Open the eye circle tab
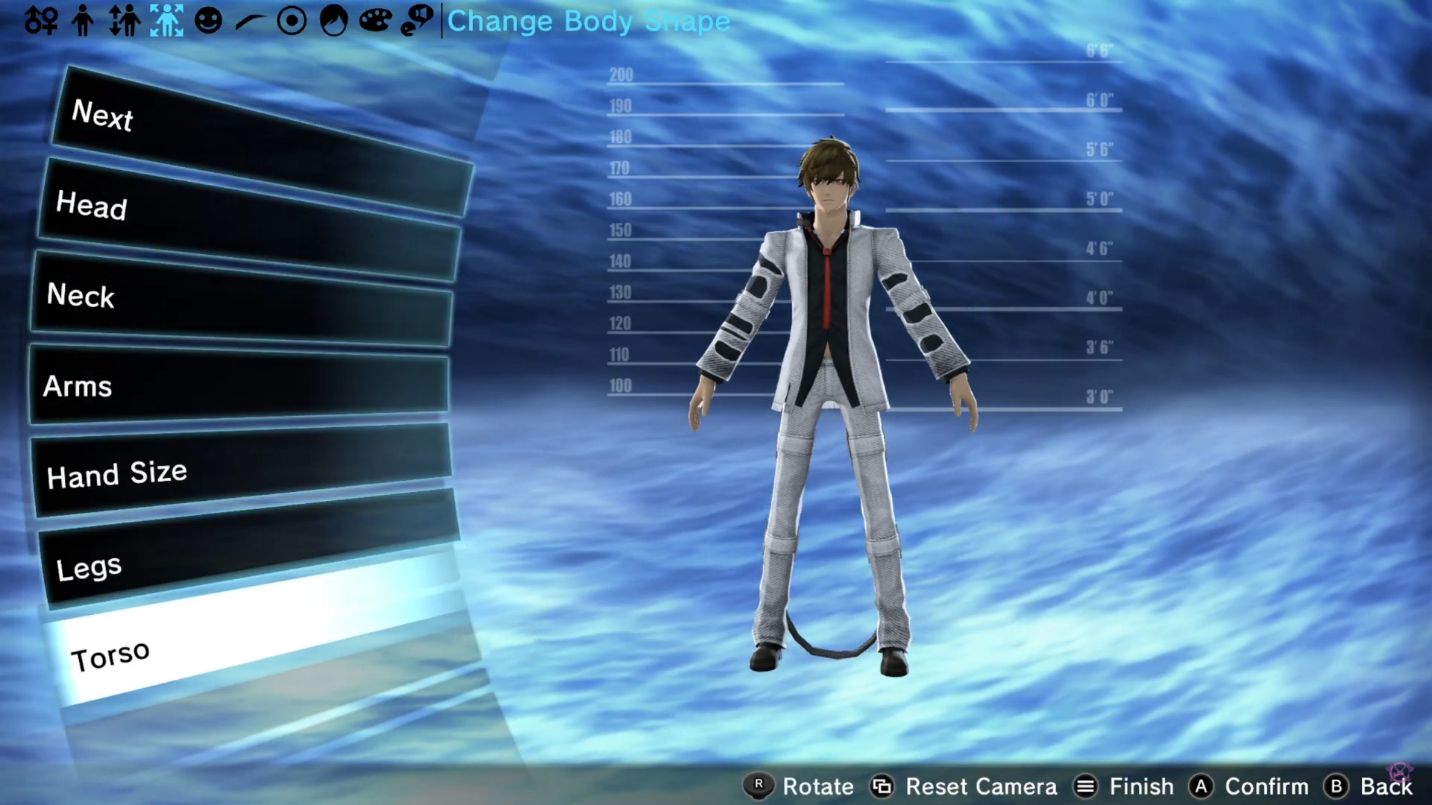 click(x=291, y=21)
